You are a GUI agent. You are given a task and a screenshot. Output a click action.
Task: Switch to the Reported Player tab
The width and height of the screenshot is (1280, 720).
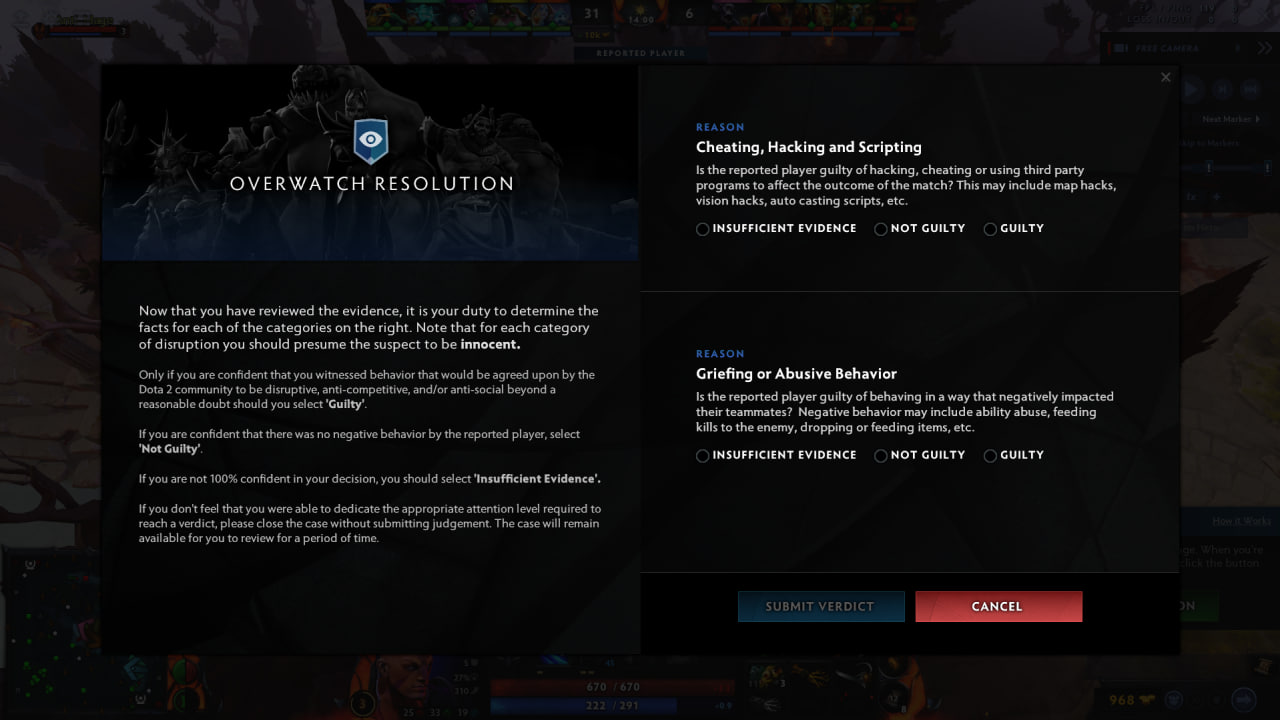[640, 53]
